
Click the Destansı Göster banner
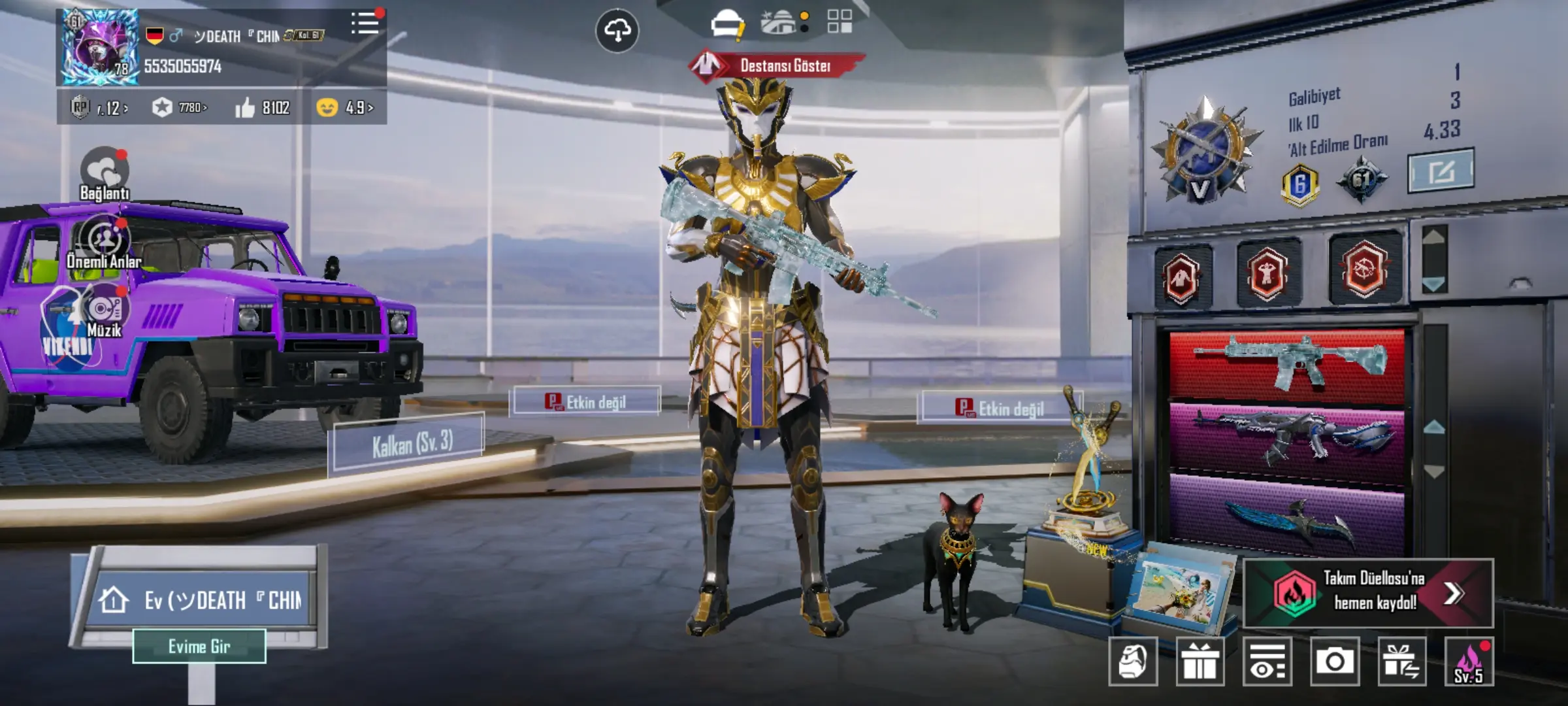click(x=778, y=66)
